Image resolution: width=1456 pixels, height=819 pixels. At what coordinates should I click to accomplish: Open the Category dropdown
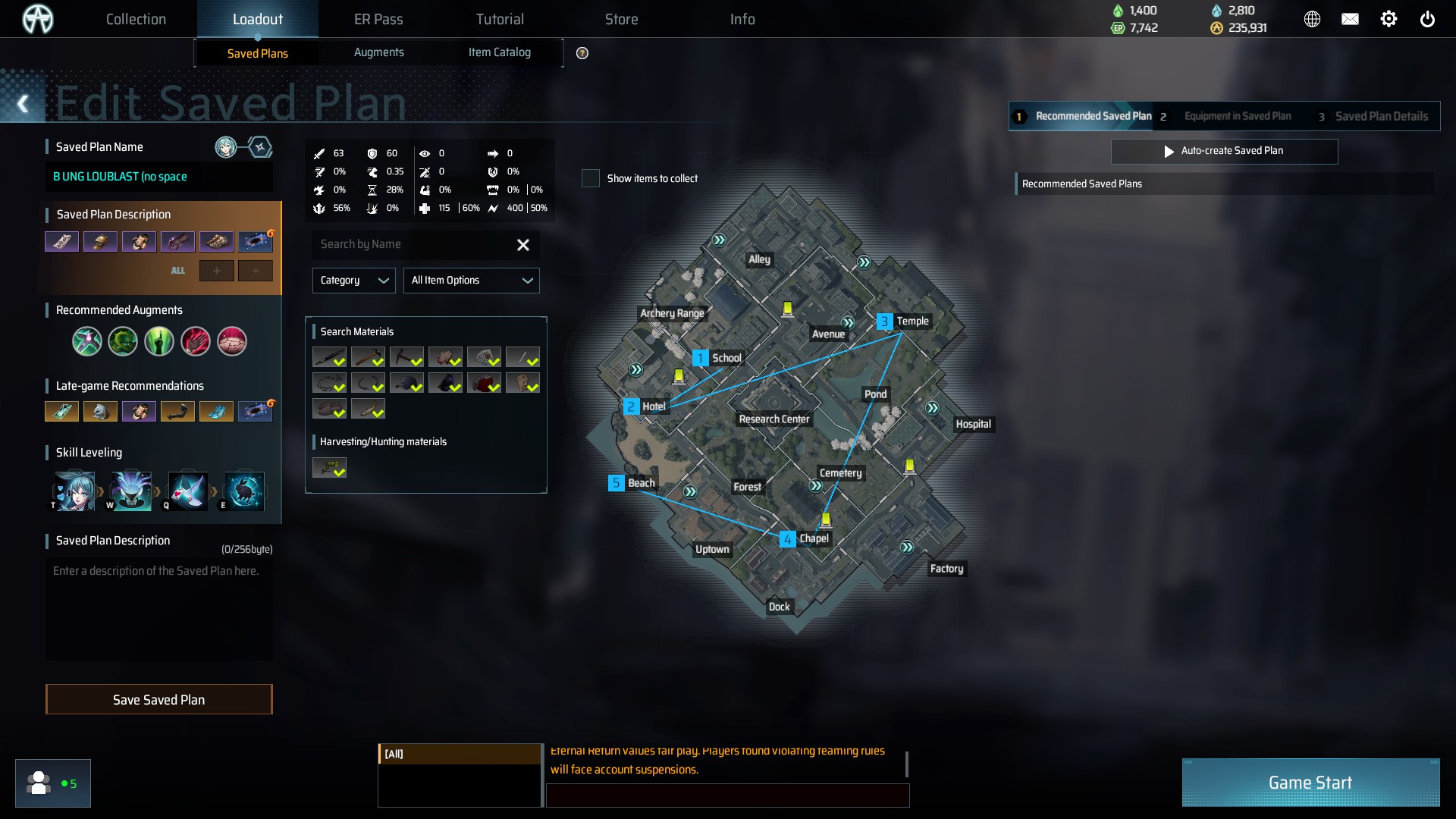point(353,281)
